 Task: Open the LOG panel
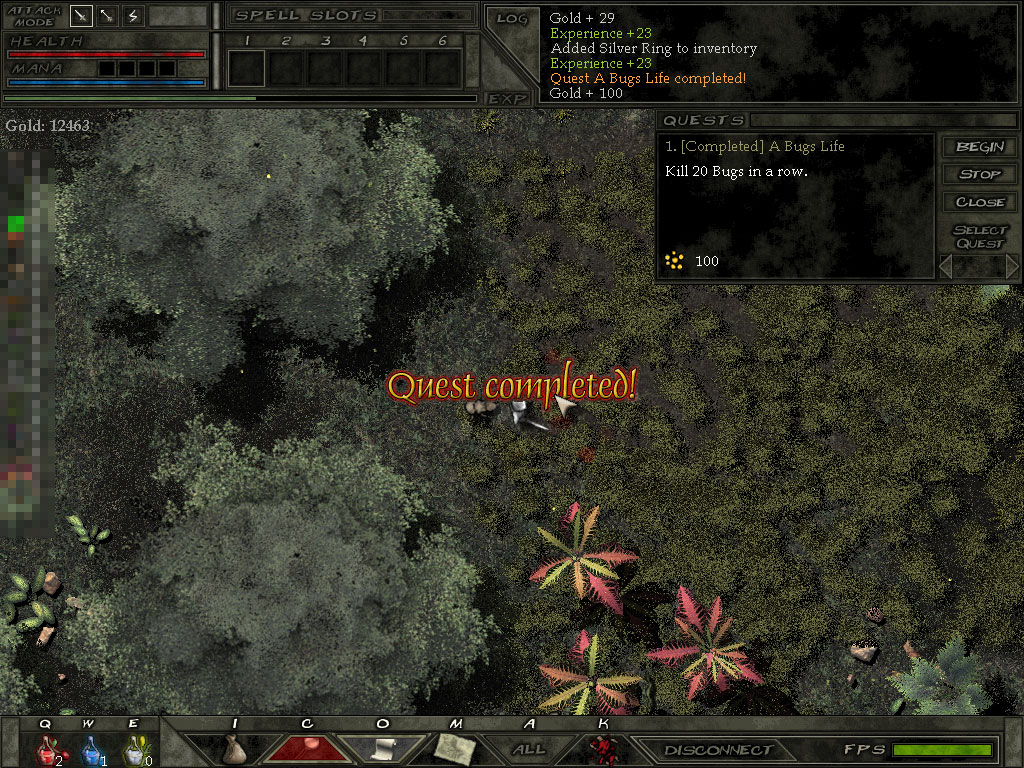[511, 19]
